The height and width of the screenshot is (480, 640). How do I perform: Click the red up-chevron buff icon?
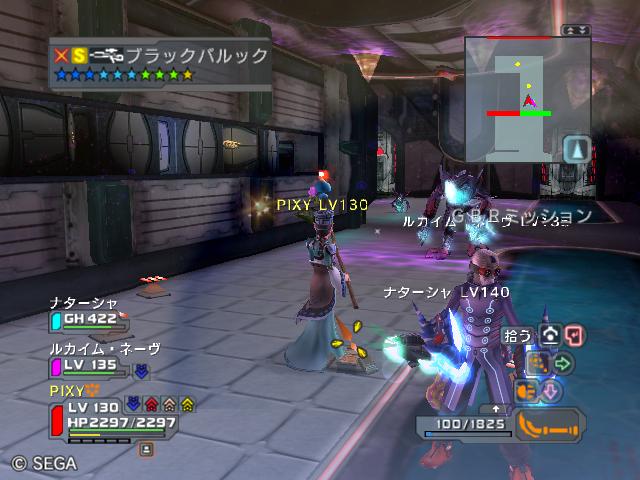[x=151, y=405]
